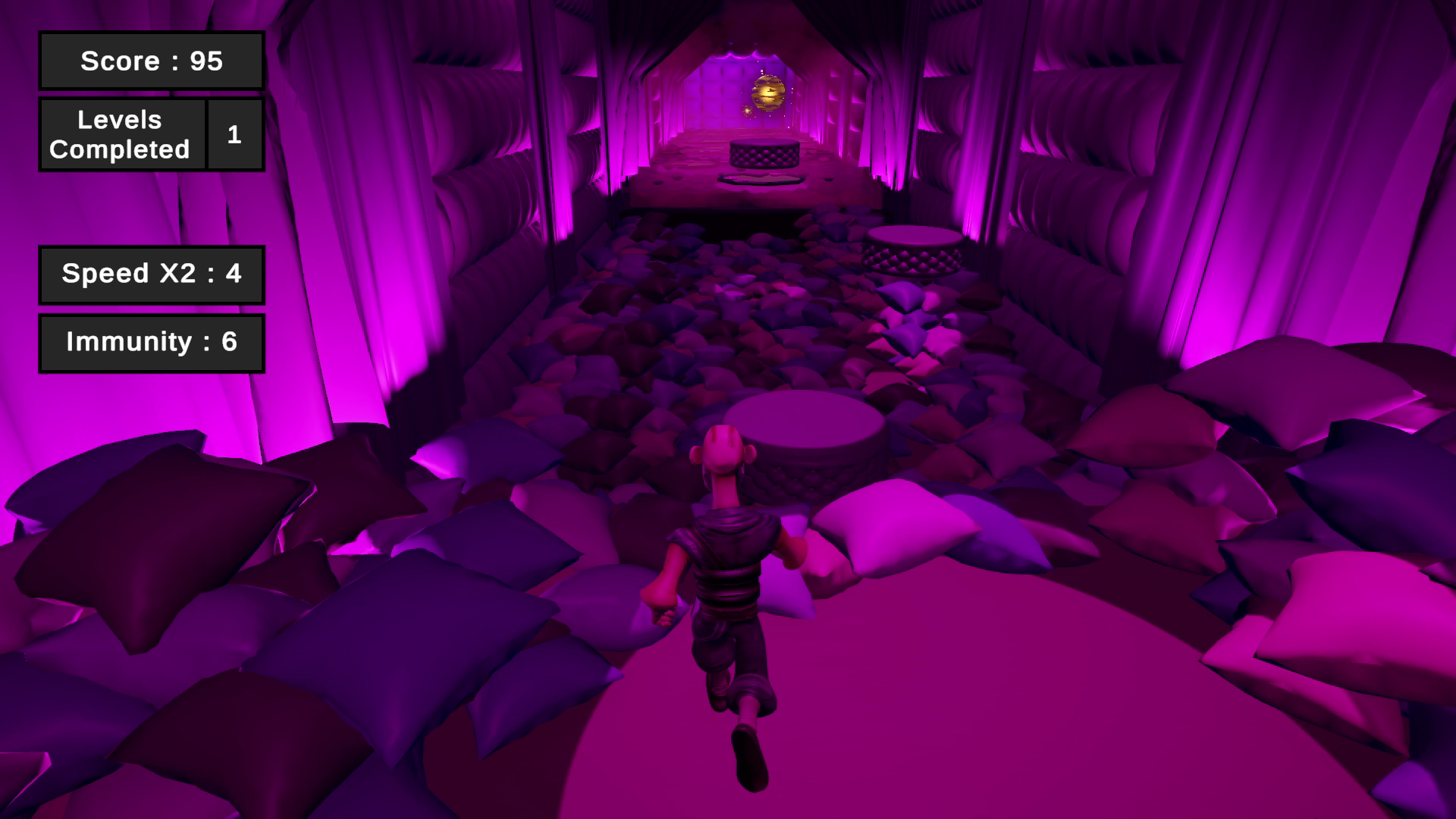Select the Levels Completed label

(121, 134)
